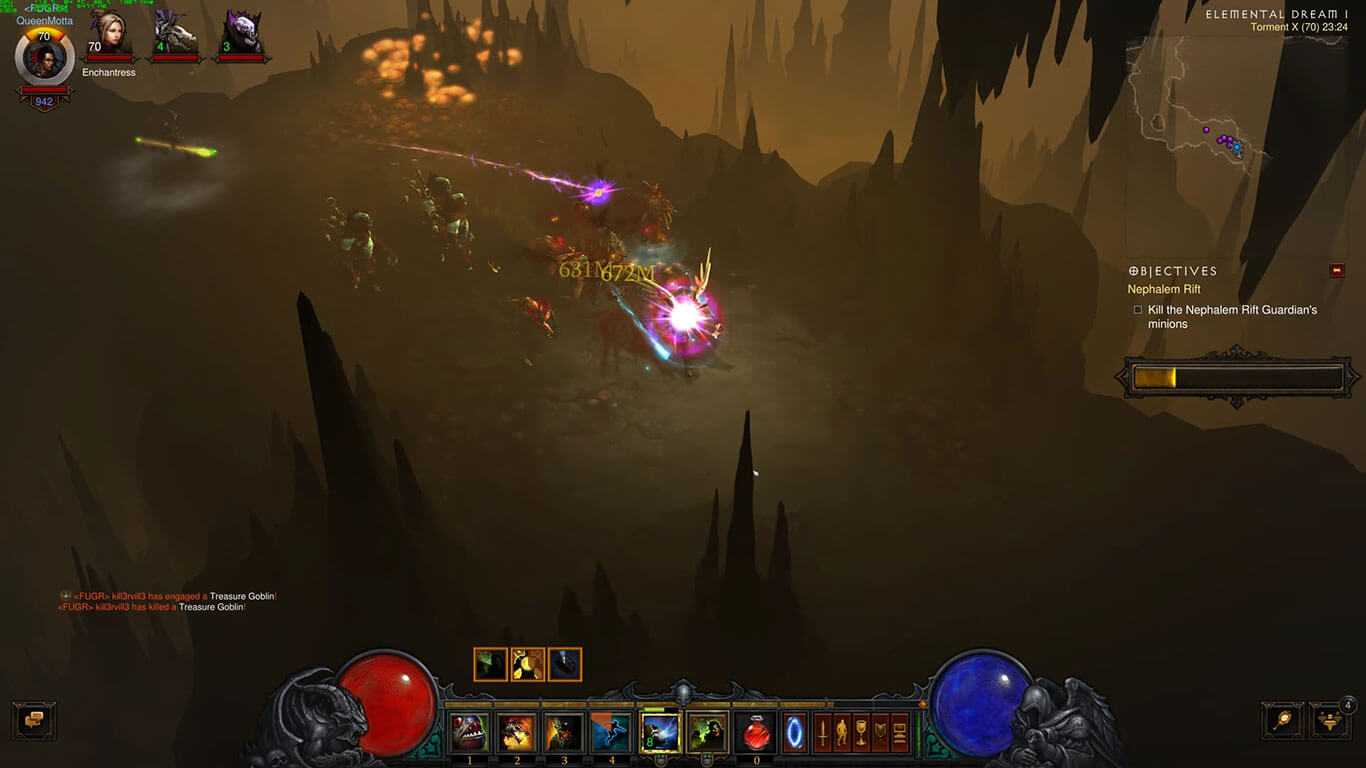Viewport: 1366px width, 768px height.
Task: Open the character inventory figure button
Action: coord(842,733)
